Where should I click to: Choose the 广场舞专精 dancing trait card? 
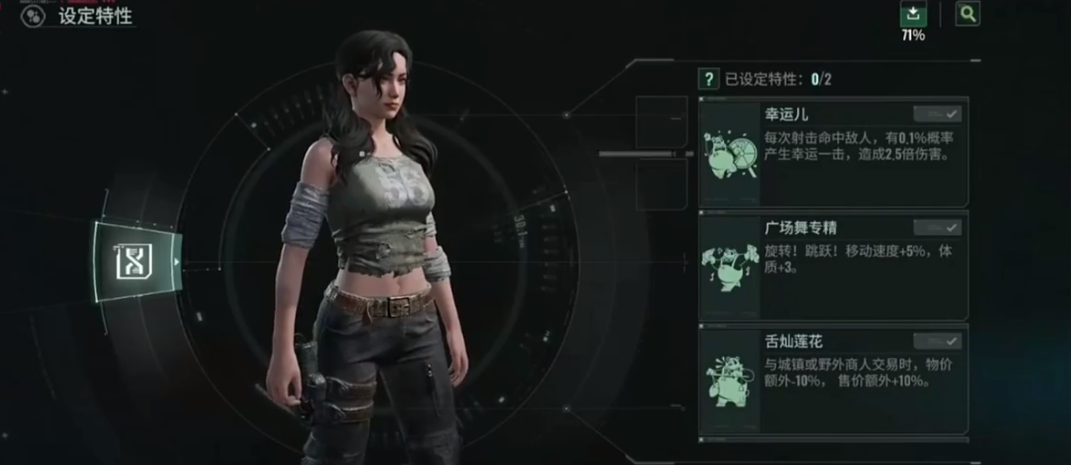pyautogui.click(x=833, y=266)
